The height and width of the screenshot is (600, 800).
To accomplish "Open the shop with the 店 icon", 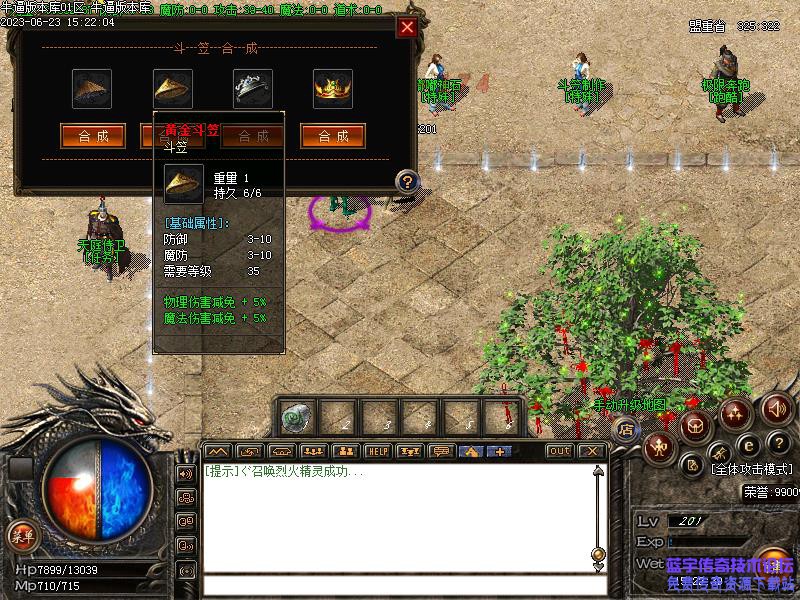I will click(626, 430).
